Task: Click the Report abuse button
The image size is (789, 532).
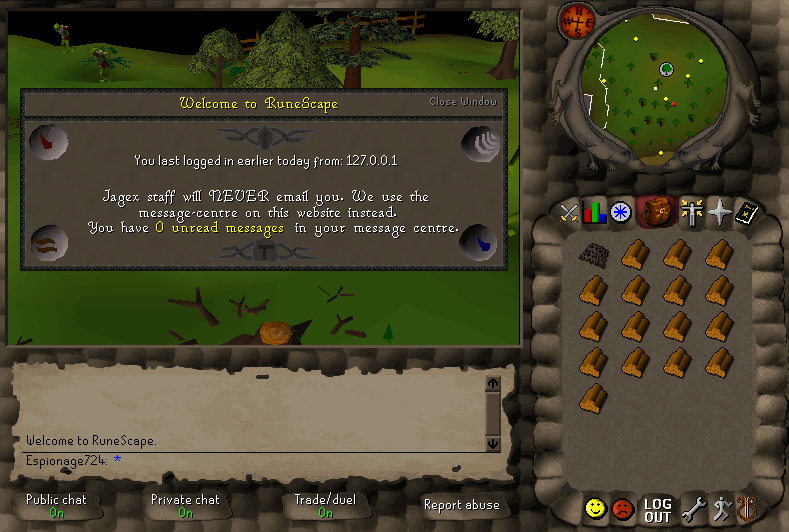Action: coord(461,505)
